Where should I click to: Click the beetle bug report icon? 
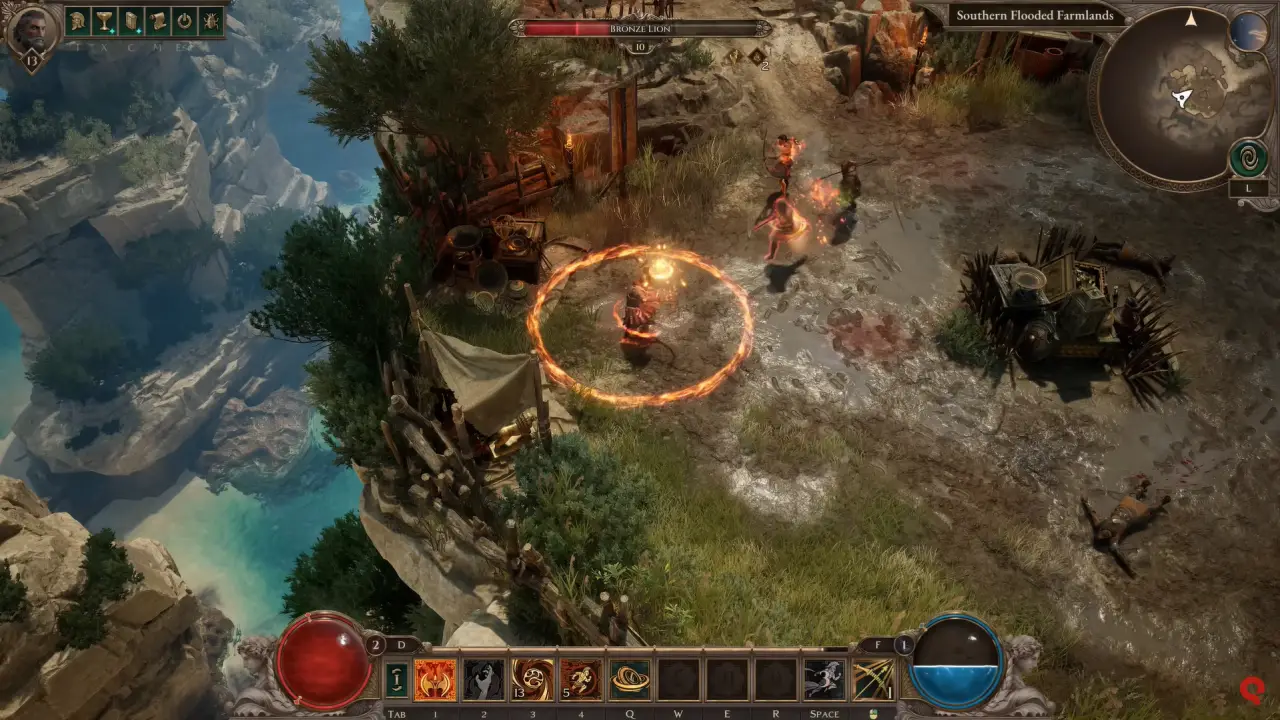(210, 20)
